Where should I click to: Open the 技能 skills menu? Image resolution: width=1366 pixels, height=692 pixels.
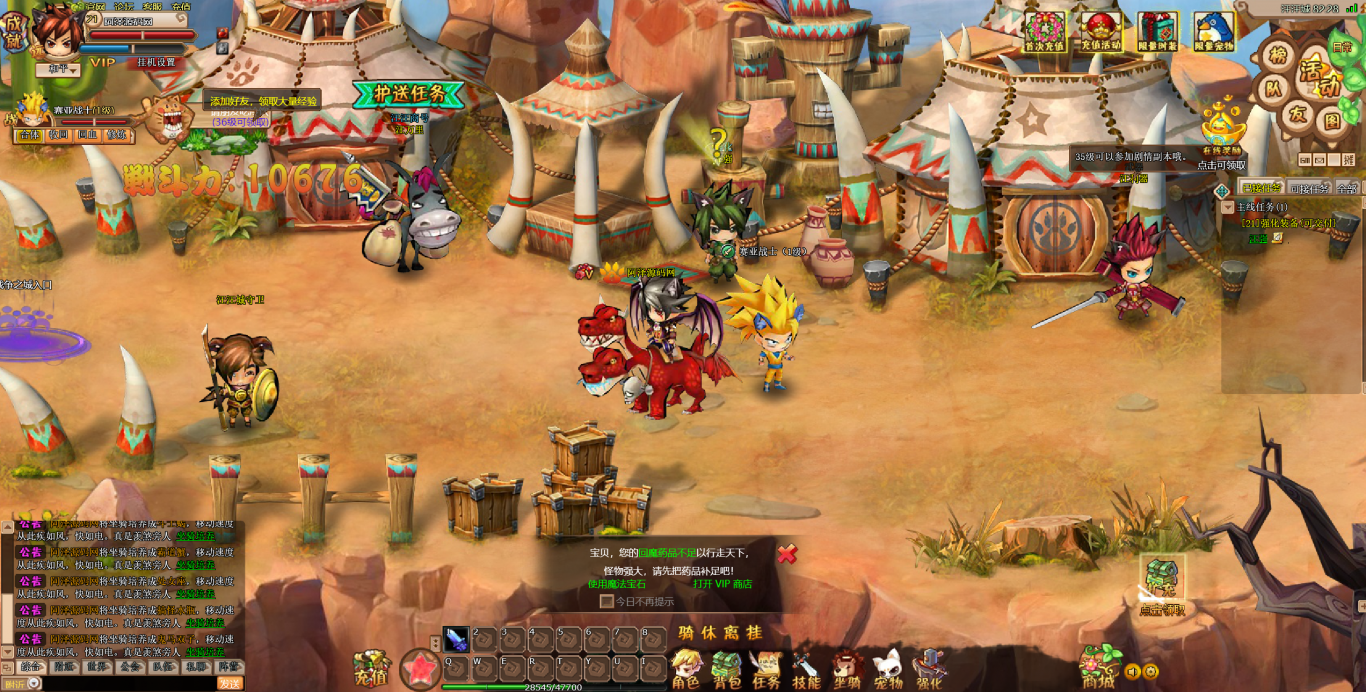tap(806, 669)
